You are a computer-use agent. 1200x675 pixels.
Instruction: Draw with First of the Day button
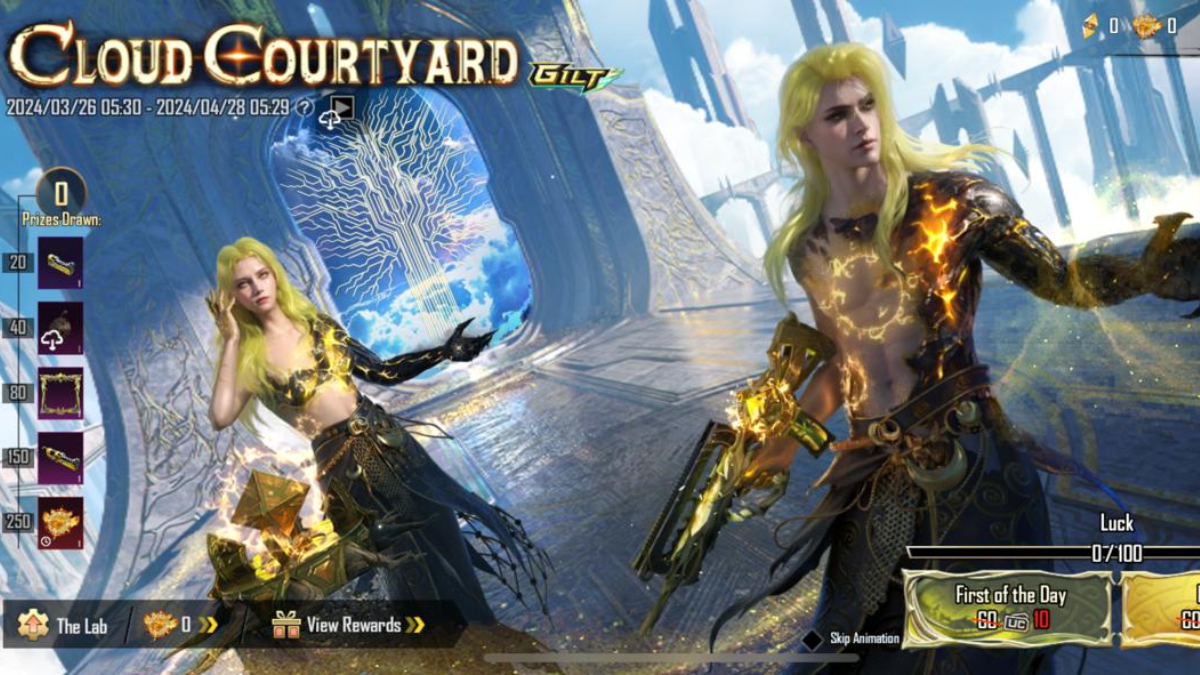[x=1008, y=608]
